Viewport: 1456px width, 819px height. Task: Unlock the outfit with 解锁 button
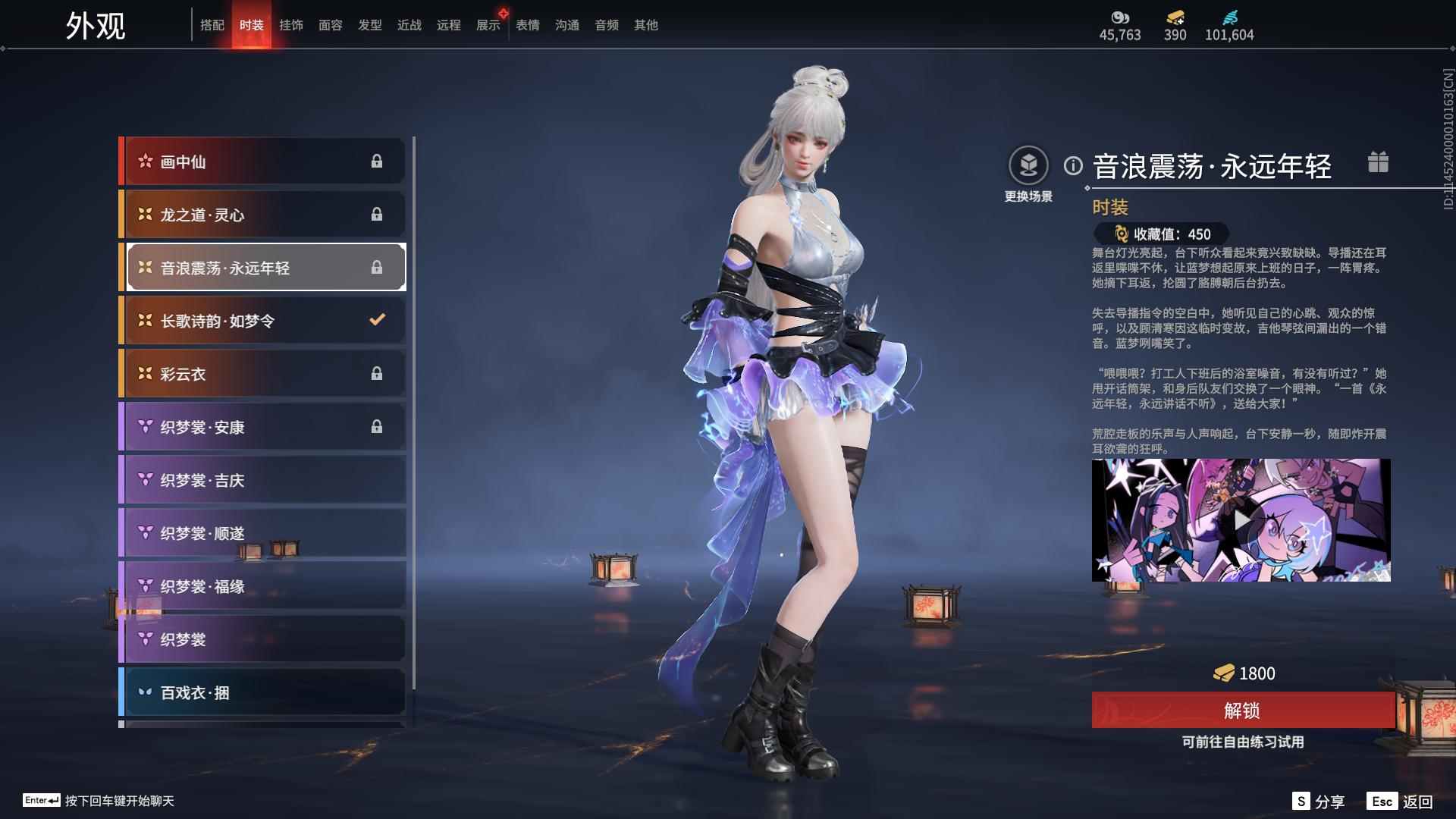pos(1242,711)
